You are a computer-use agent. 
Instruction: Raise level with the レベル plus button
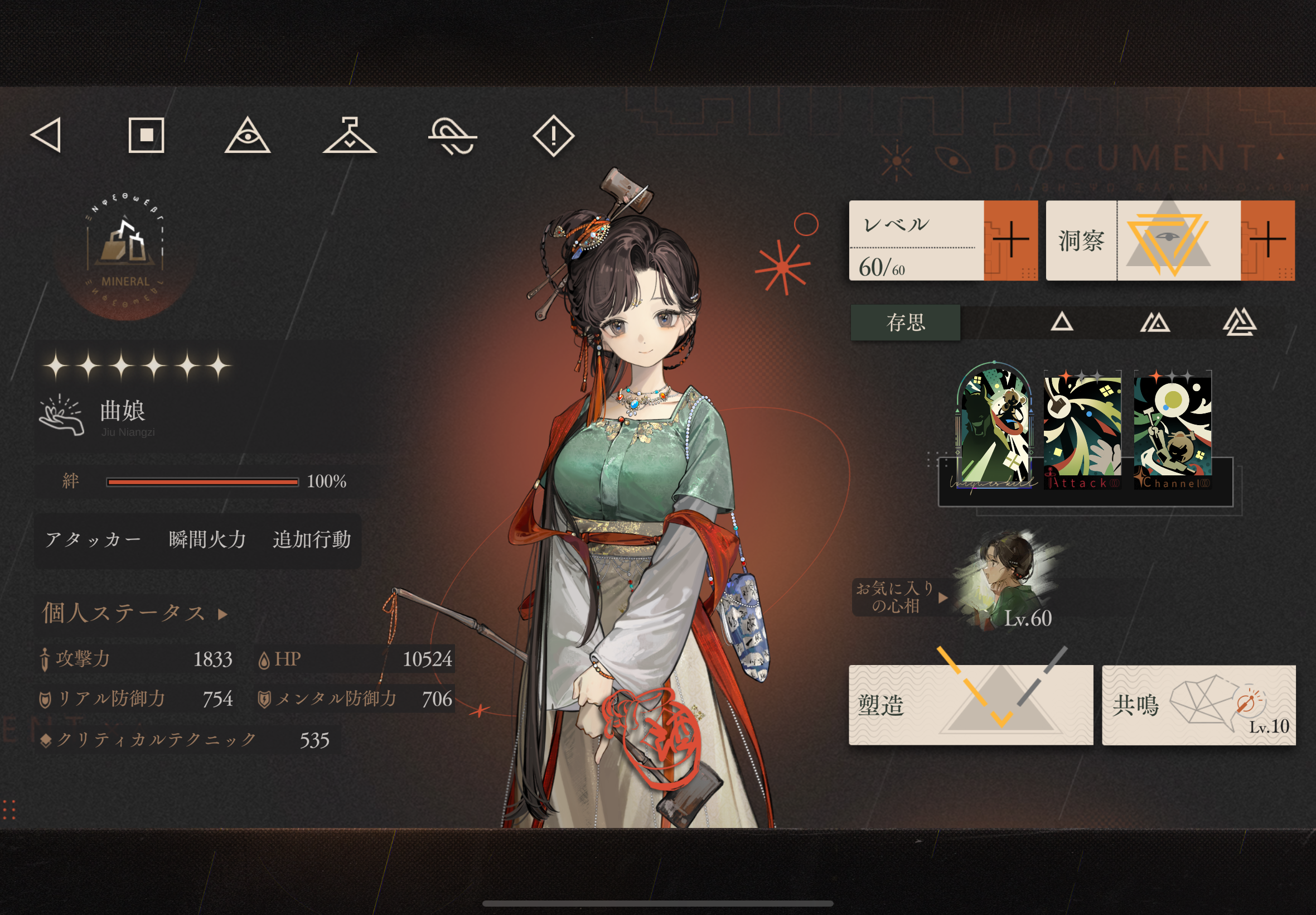[x=1010, y=240]
